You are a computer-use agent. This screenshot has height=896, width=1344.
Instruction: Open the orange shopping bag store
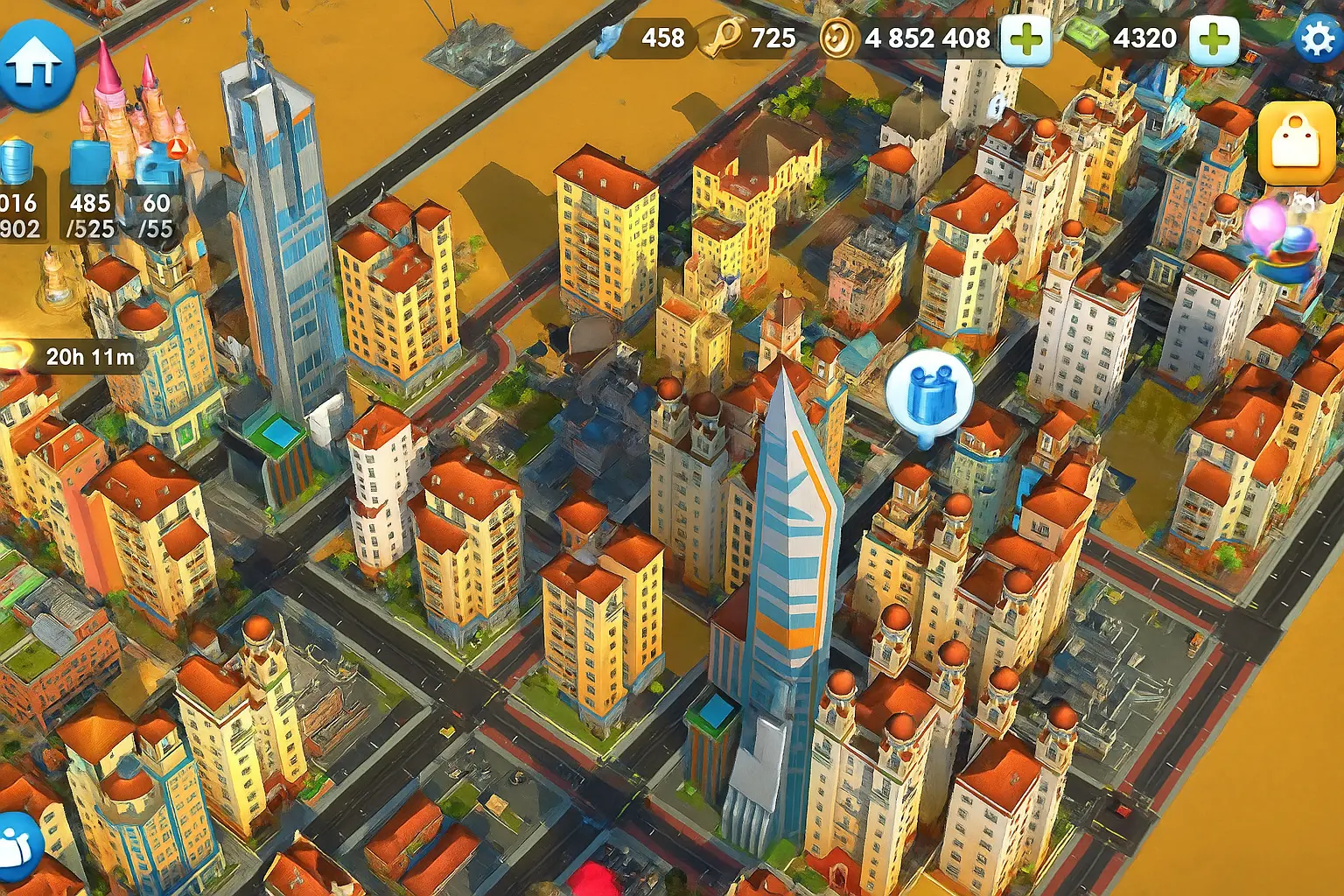[x=1296, y=144]
